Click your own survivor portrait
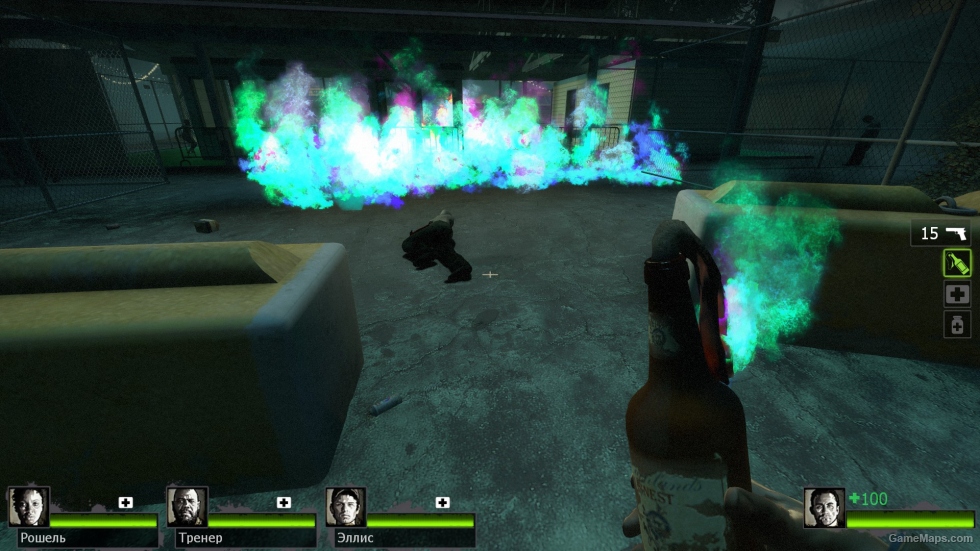Image resolution: width=980 pixels, height=551 pixels. click(824, 507)
